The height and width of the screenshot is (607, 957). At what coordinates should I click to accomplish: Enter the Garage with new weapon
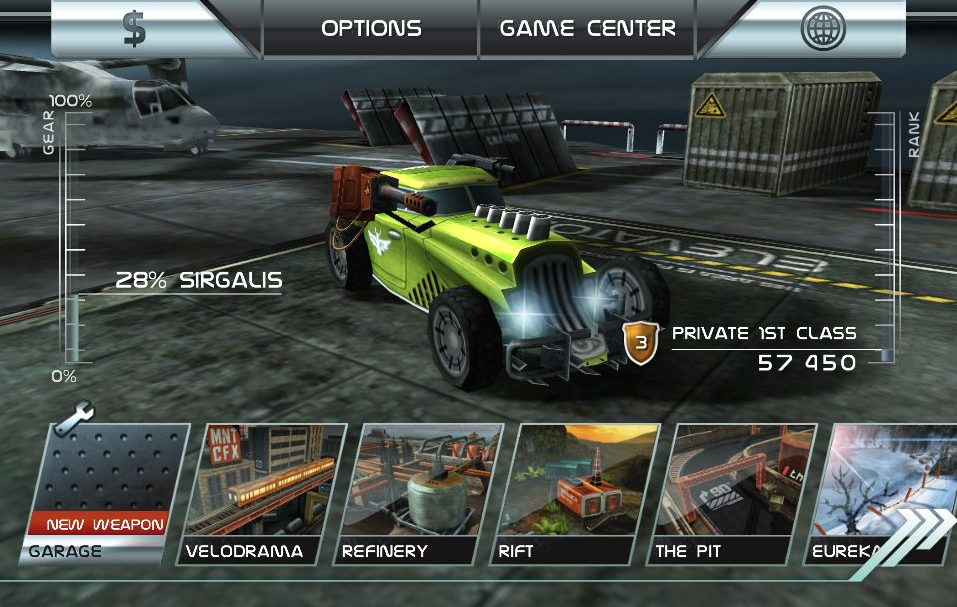(103, 490)
